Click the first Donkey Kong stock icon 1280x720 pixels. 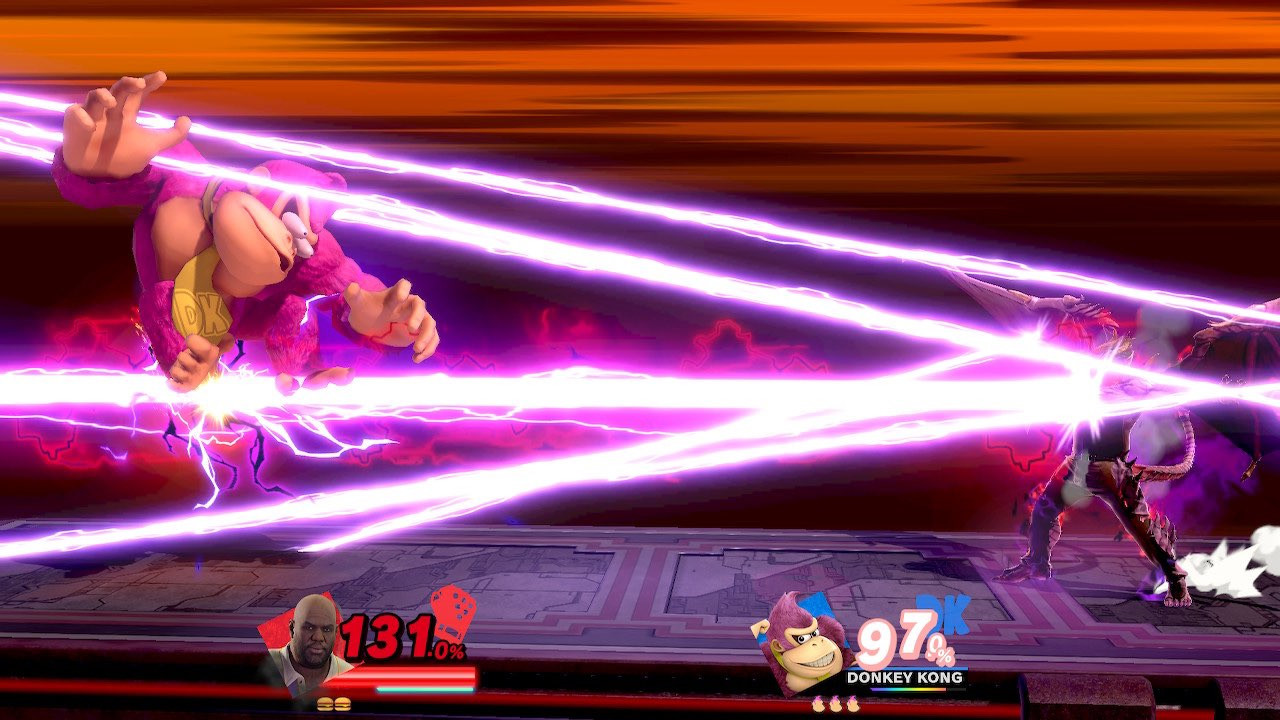(818, 705)
